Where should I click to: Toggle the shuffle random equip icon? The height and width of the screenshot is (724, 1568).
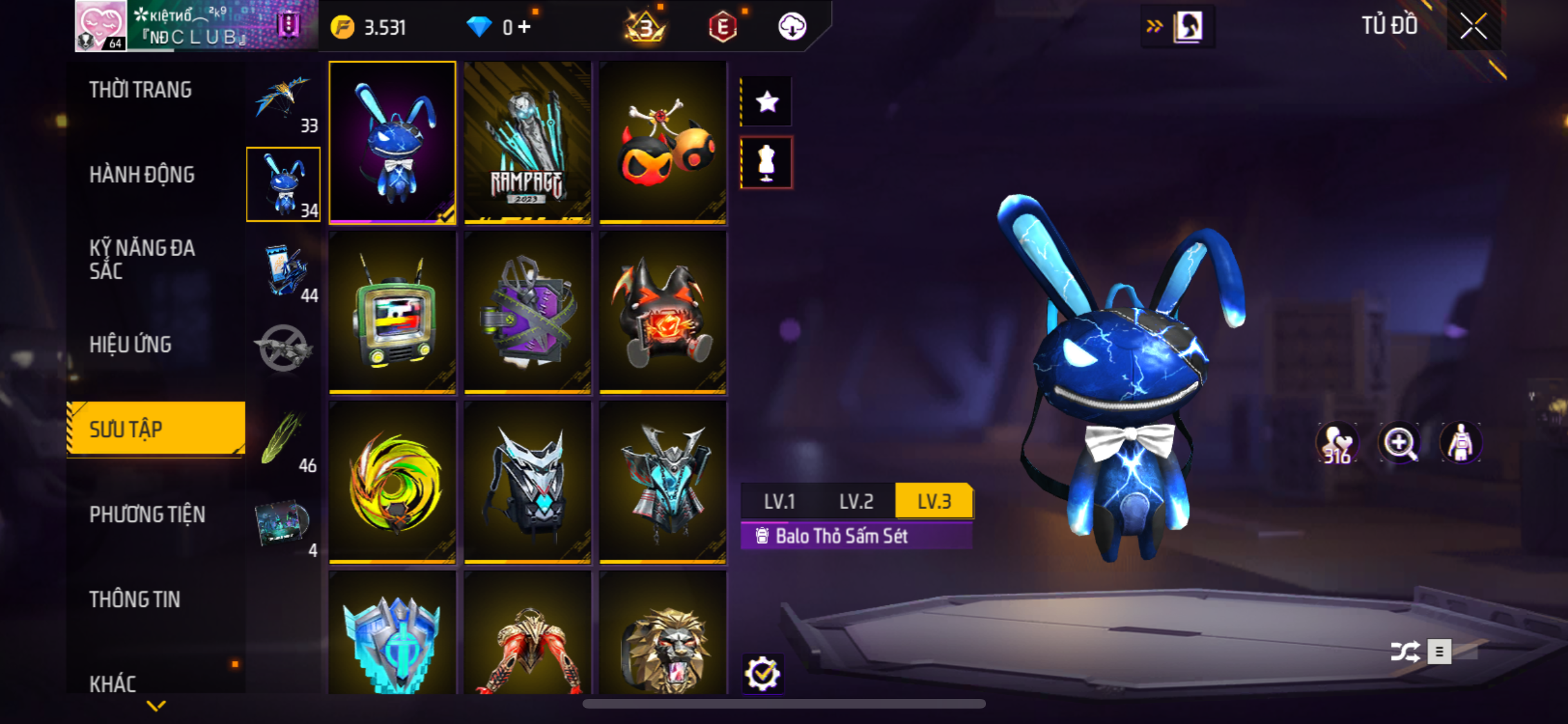tap(1405, 651)
